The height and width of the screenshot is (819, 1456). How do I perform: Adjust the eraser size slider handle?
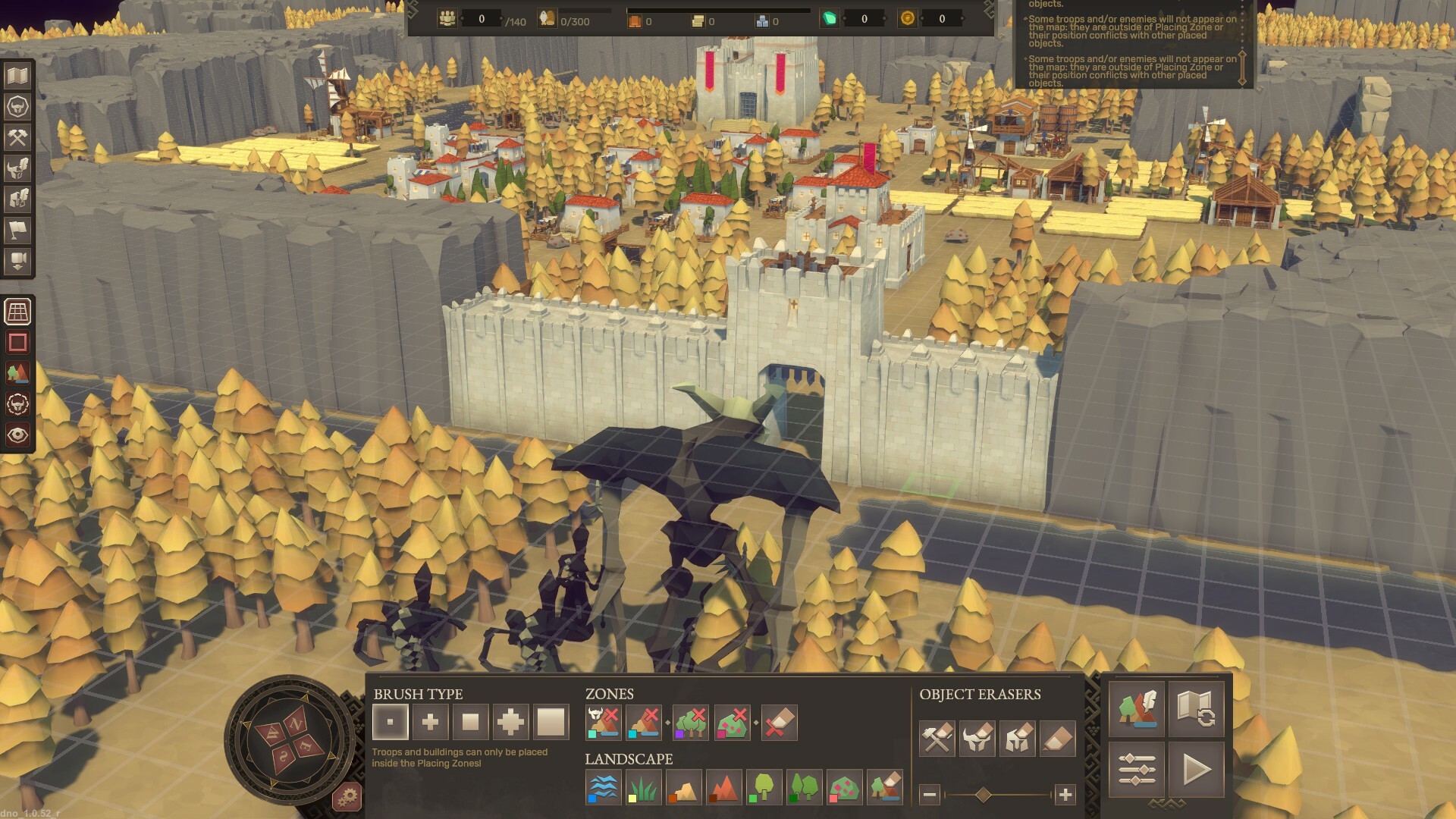984,795
